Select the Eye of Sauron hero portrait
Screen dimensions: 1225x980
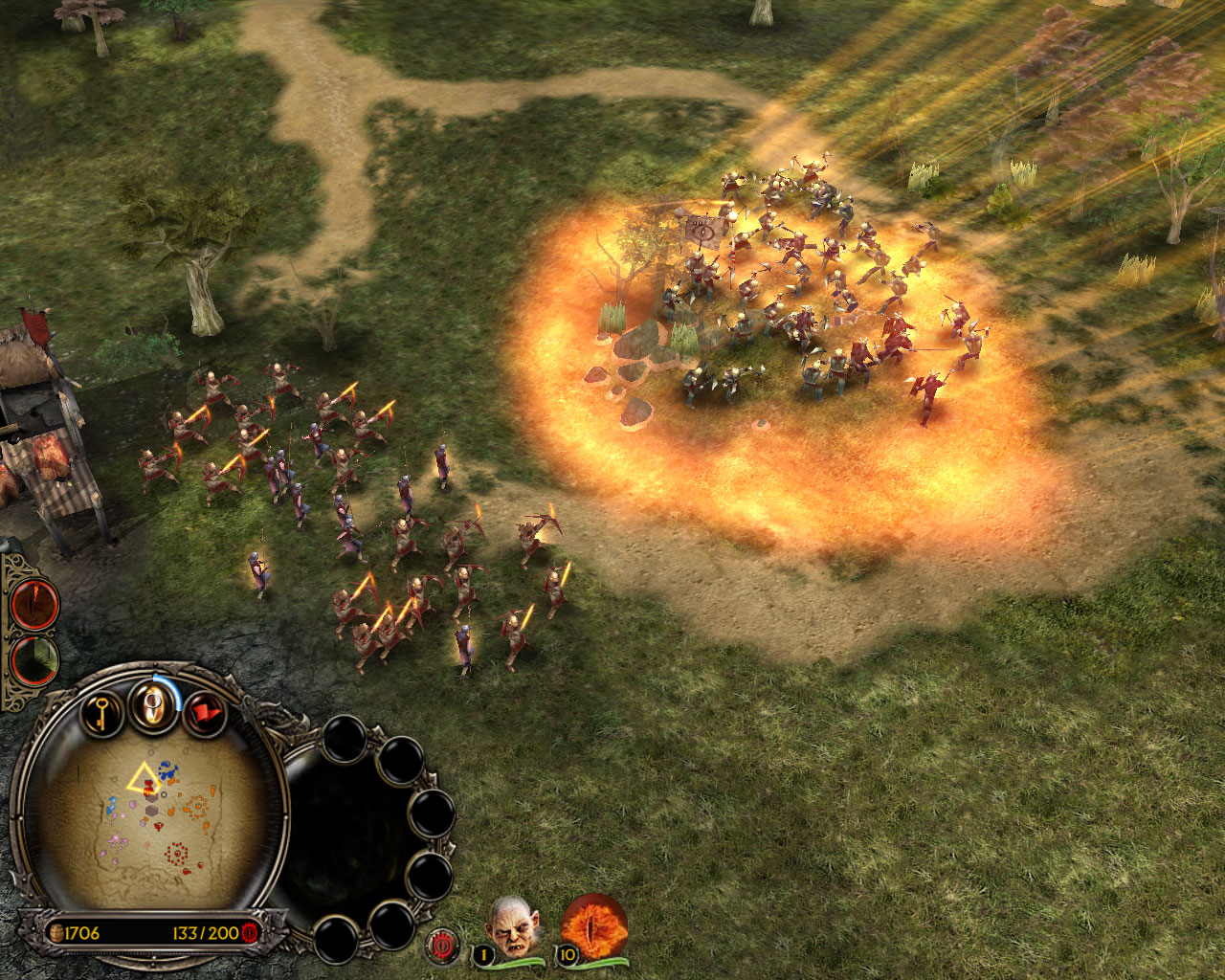click(x=593, y=924)
